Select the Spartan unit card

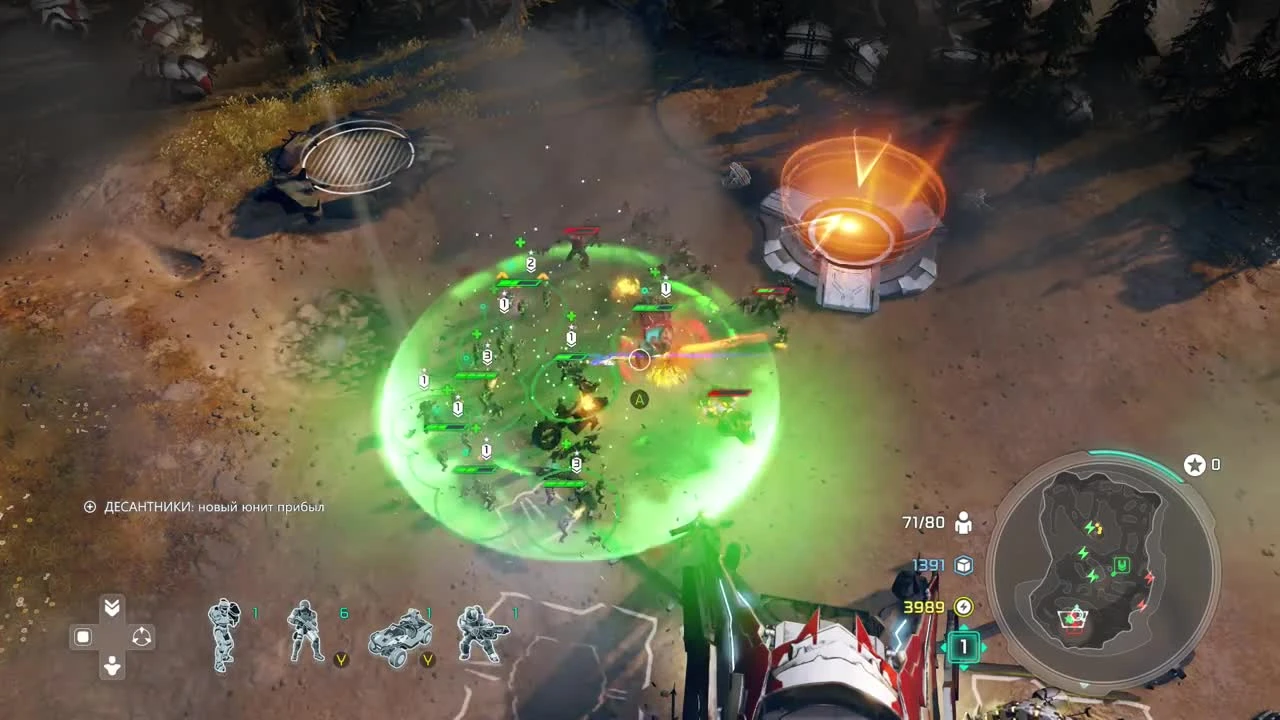pos(225,632)
